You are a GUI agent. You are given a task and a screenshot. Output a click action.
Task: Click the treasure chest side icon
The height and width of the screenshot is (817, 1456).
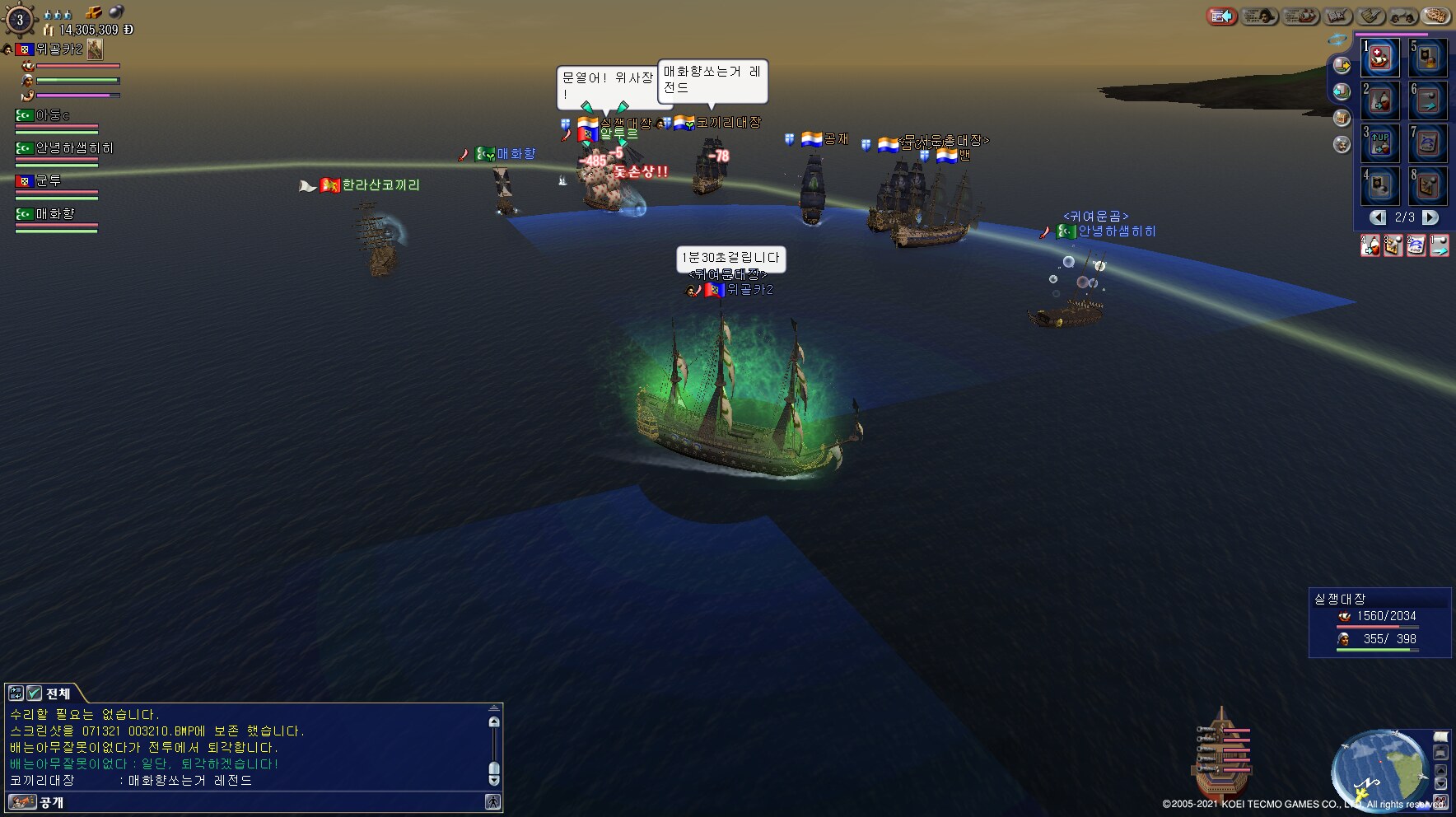coord(1342,118)
